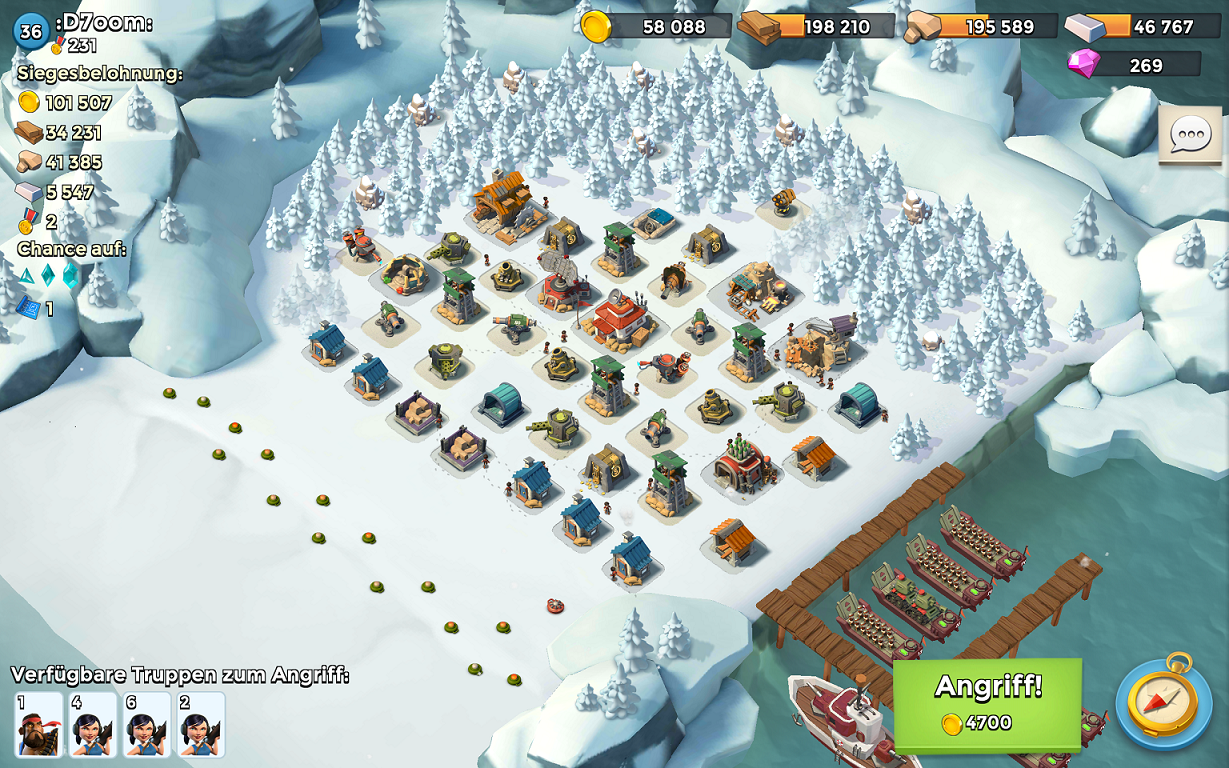1229x768 pixels.
Task: Tap the pink diamond gem icon
Action: 1083,65
